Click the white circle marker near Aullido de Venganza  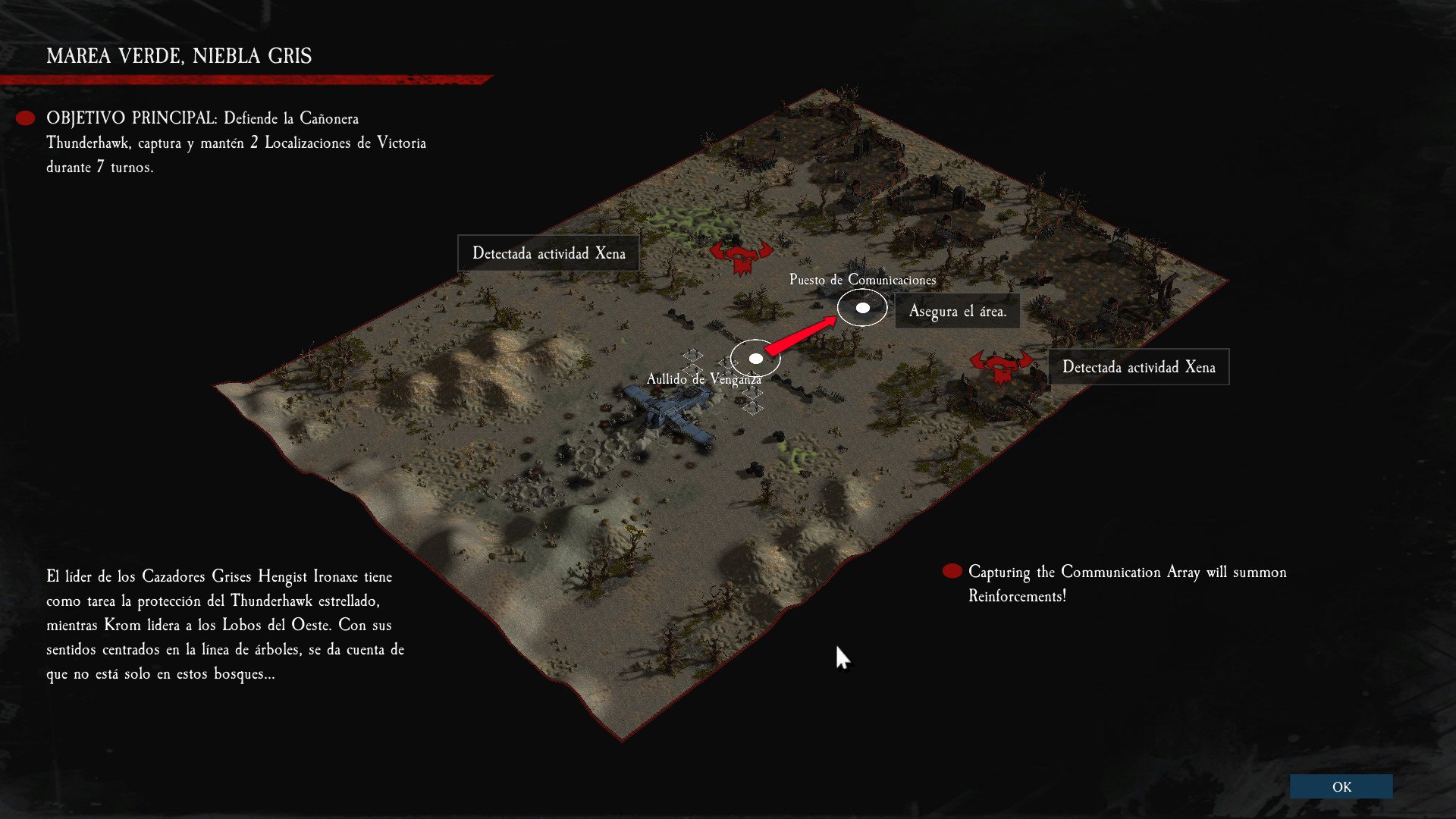755,357
